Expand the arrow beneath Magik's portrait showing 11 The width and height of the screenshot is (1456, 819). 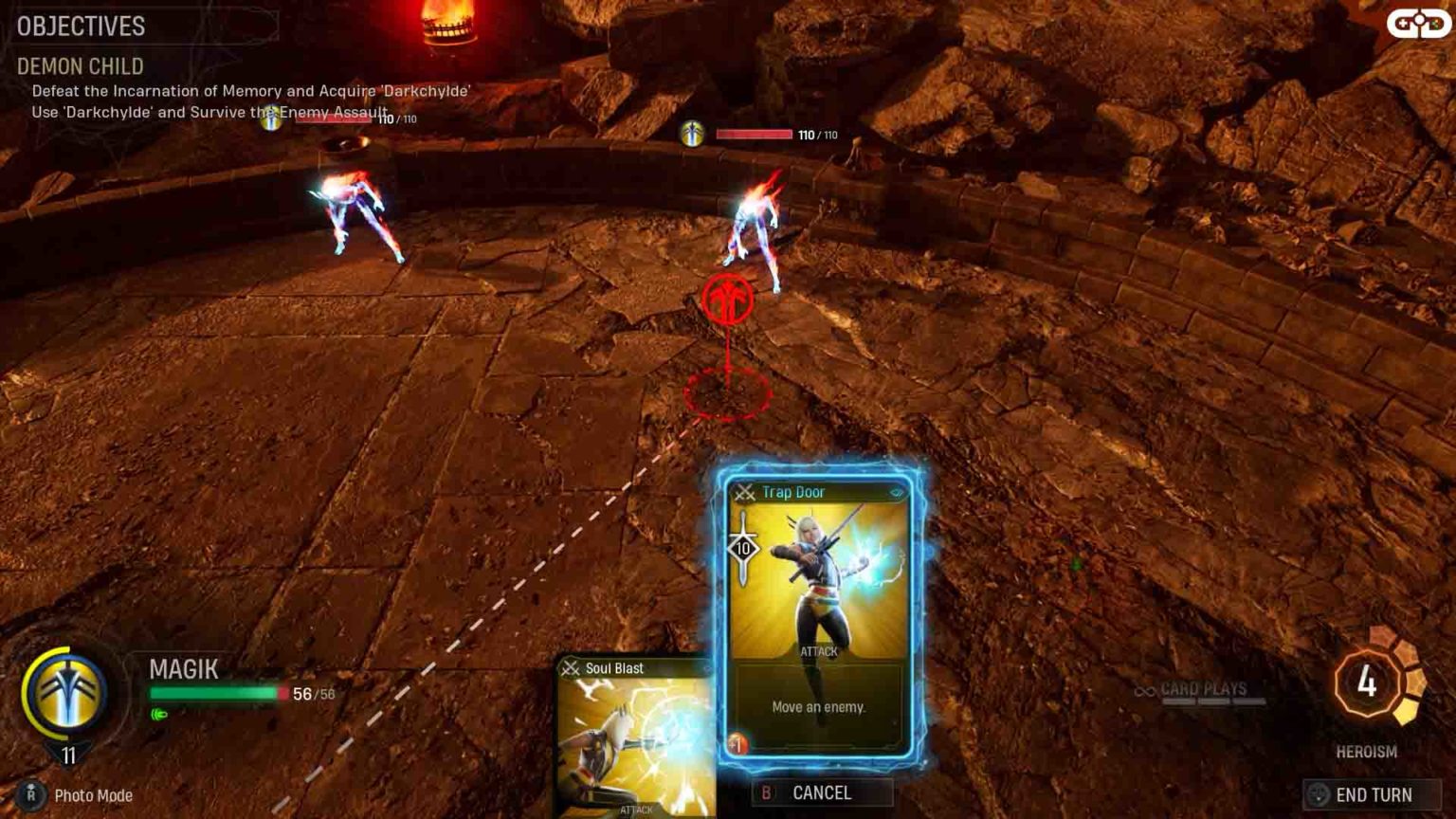(66, 753)
